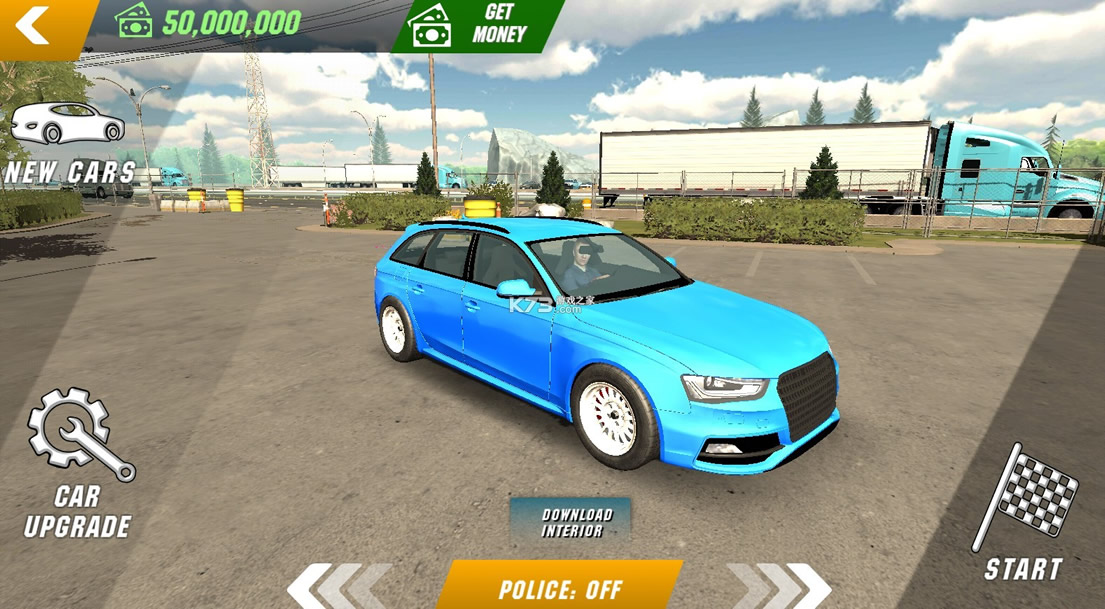Click Download Interior button

click(x=571, y=522)
